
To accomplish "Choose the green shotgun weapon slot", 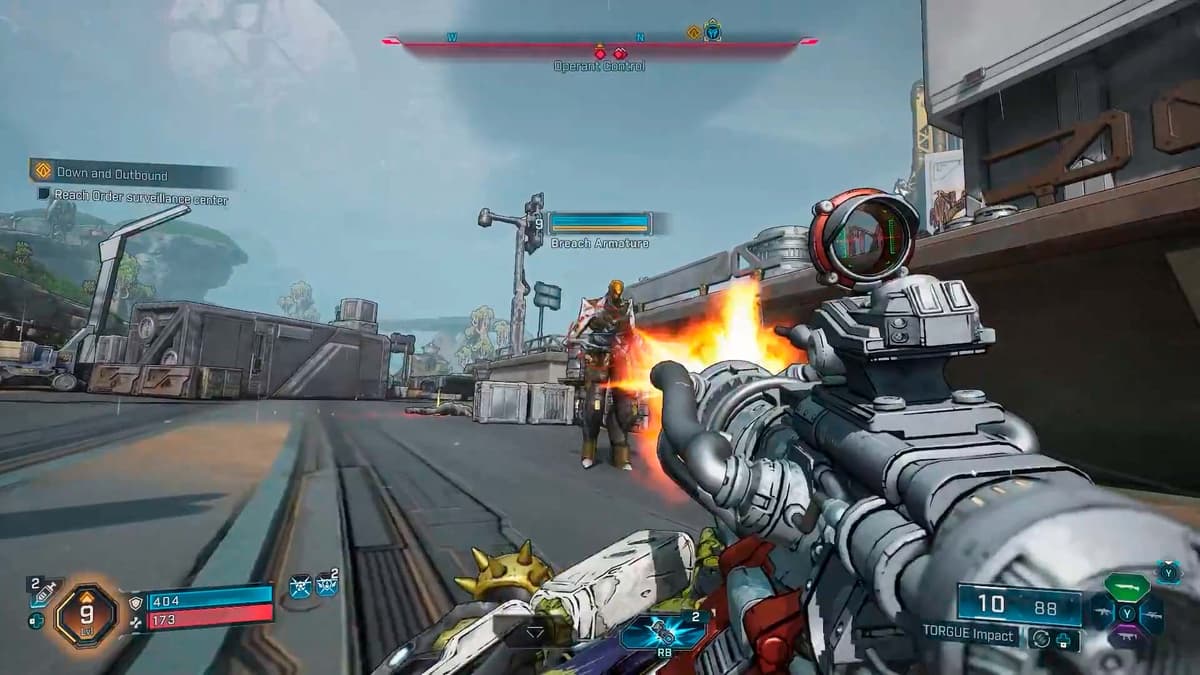I will coord(1126,587).
